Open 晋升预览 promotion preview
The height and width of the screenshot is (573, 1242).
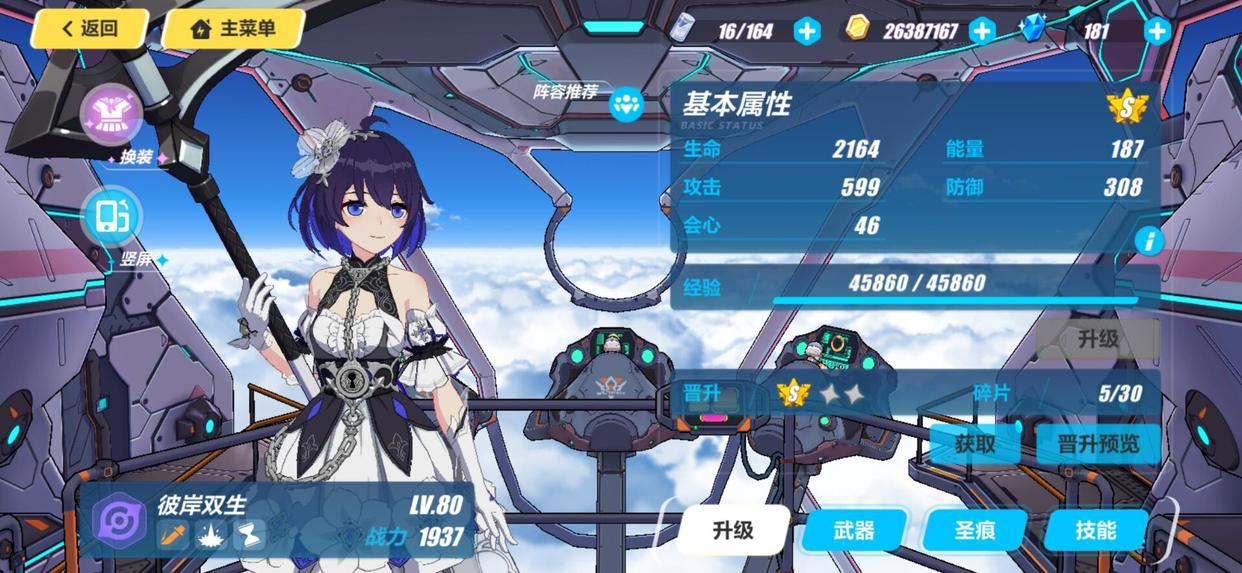pos(1097,443)
